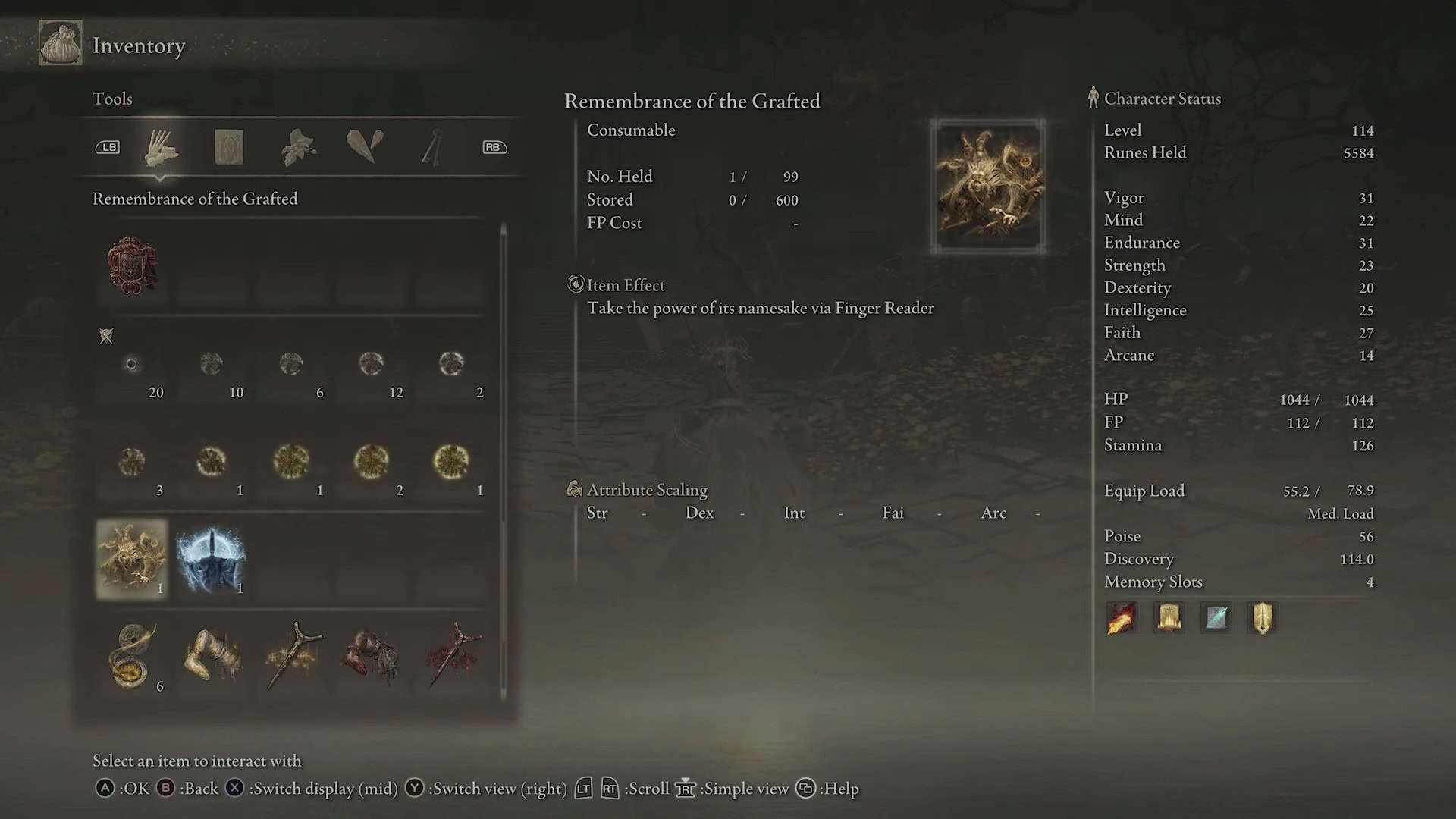The width and height of the screenshot is (1456, 819).
Task: Open the flower crafting materials tab
Action: tap(298, 147)
